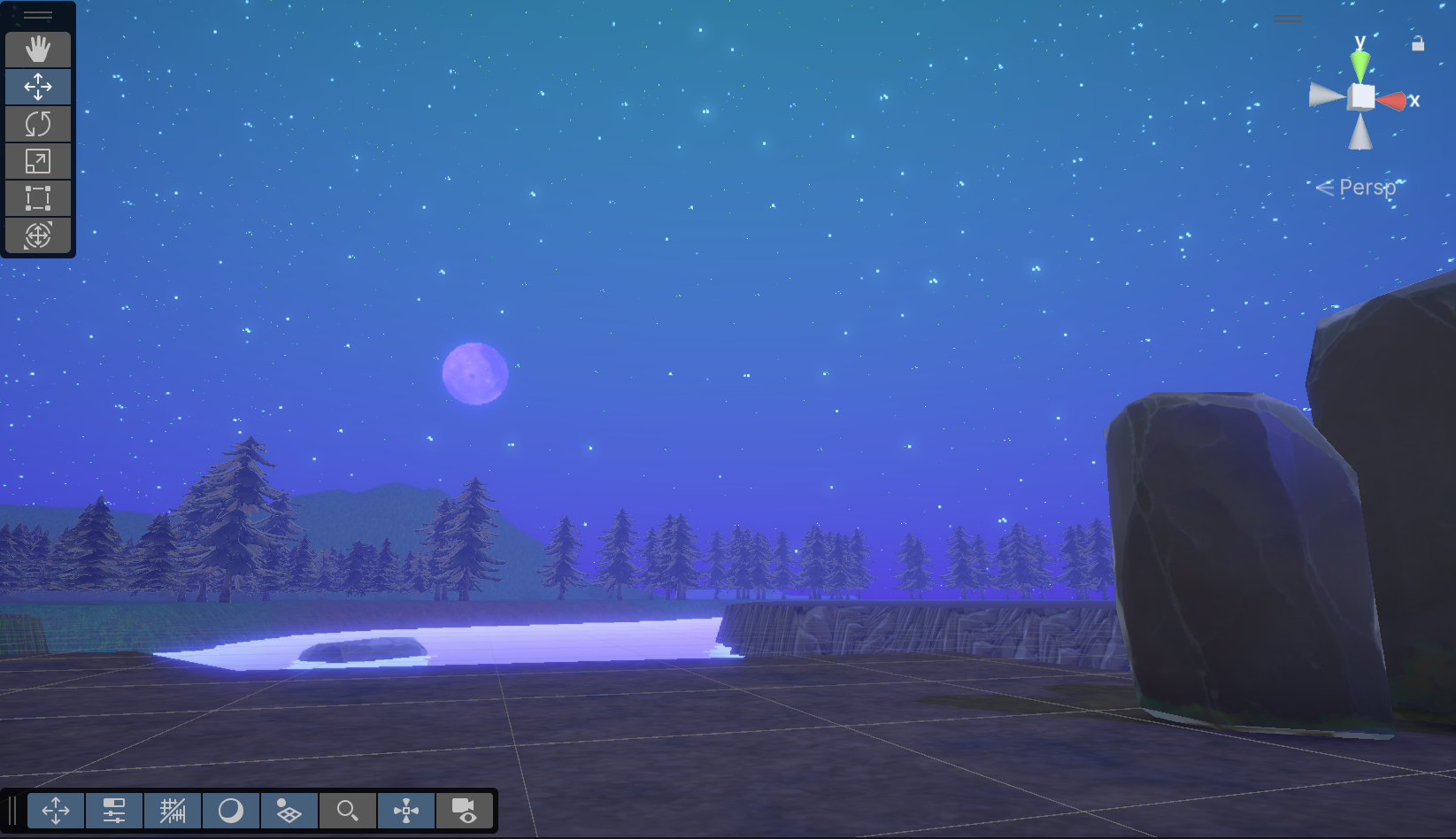Activate the four-arrow move tool
Viewport: 1456px width, 839px height.
pos(38,87)
